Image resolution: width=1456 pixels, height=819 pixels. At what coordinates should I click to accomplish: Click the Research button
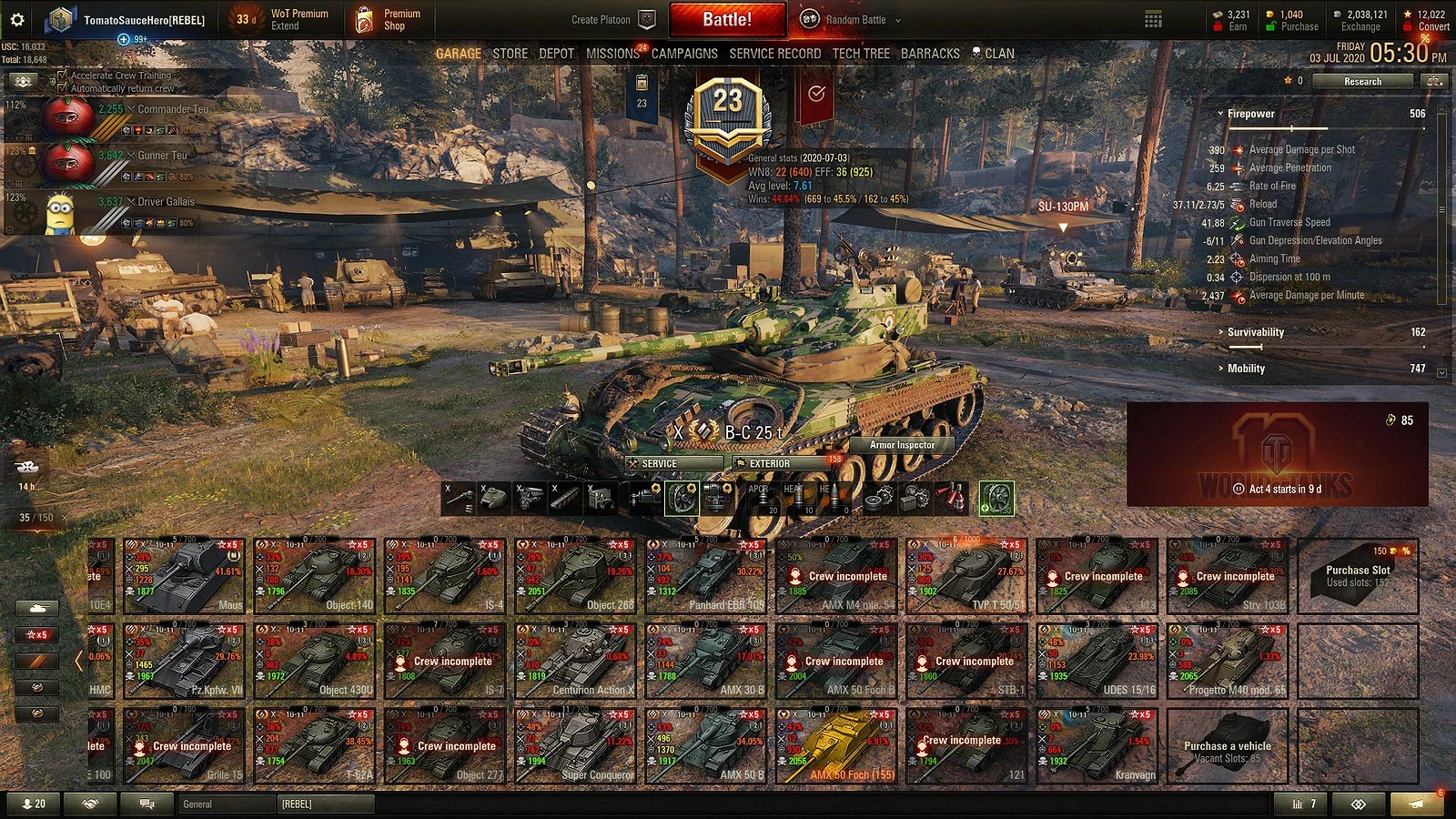click(x=1362, y=81)
